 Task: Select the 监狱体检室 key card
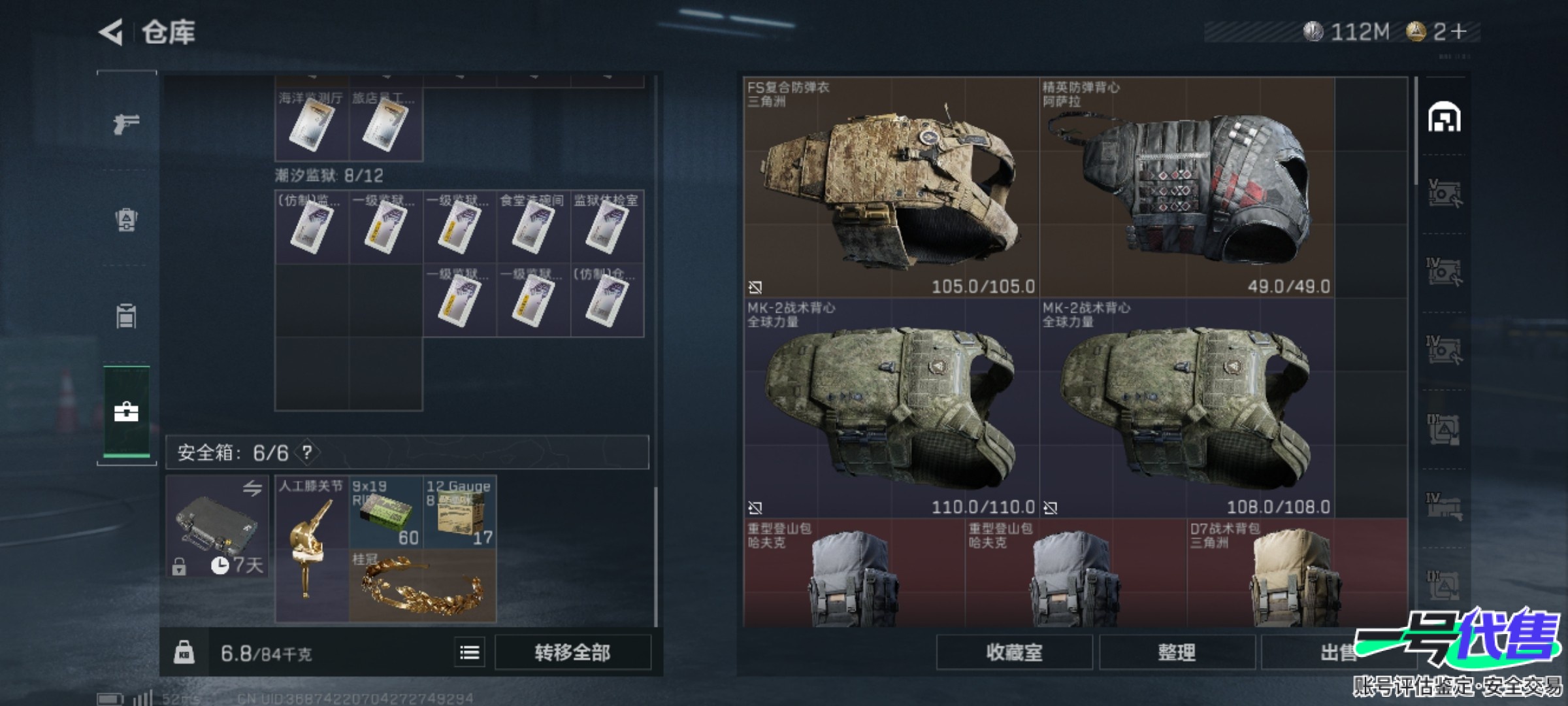pos(607,227)
